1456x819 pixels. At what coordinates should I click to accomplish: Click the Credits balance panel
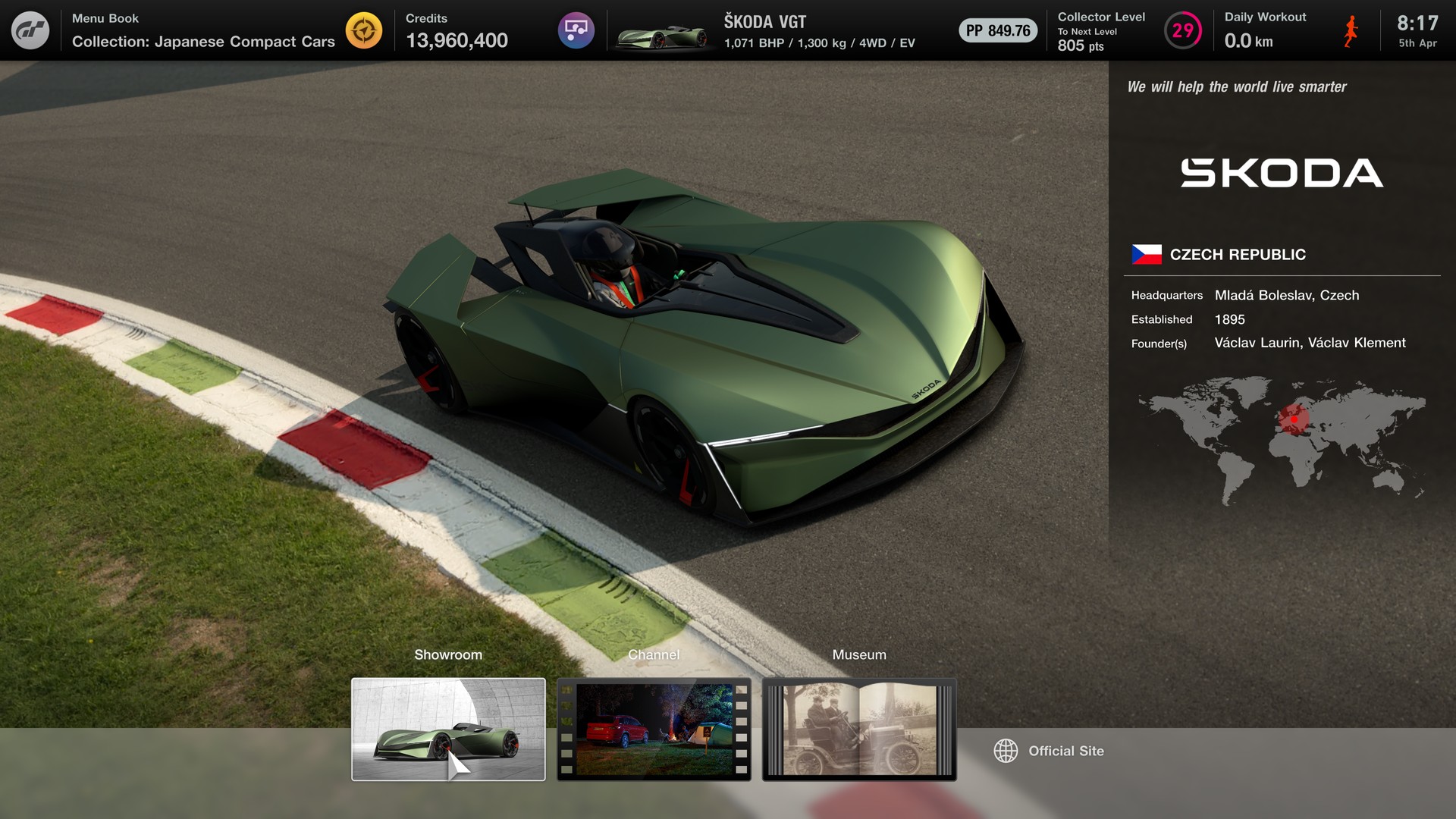(x=457, y=30)
